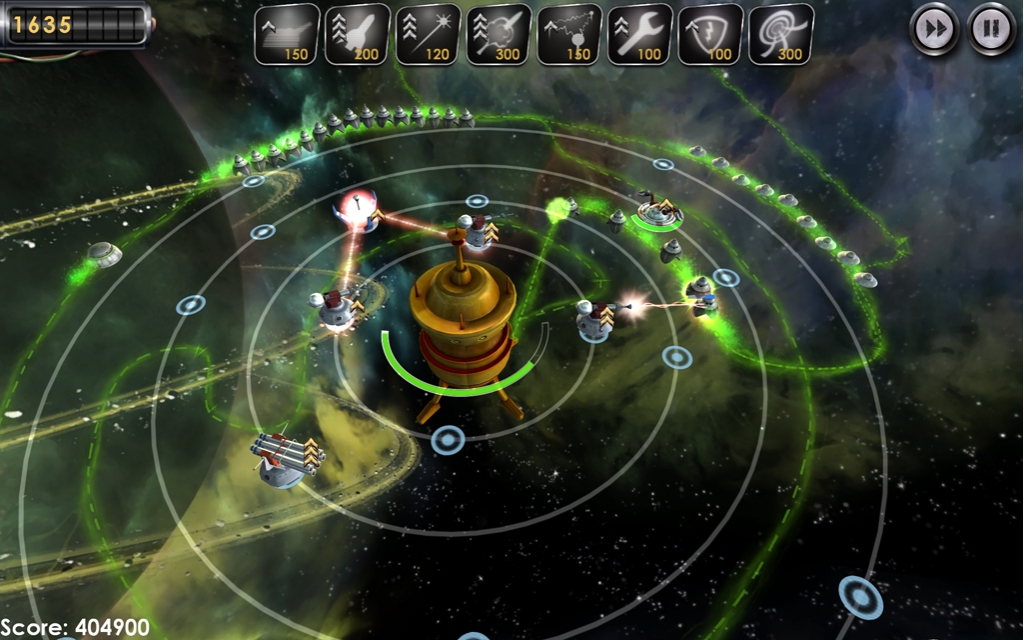This screenshot has width=1024, height=640.
Task: Select the explosive cannon tower costing 300
Action: click(498, 34)
